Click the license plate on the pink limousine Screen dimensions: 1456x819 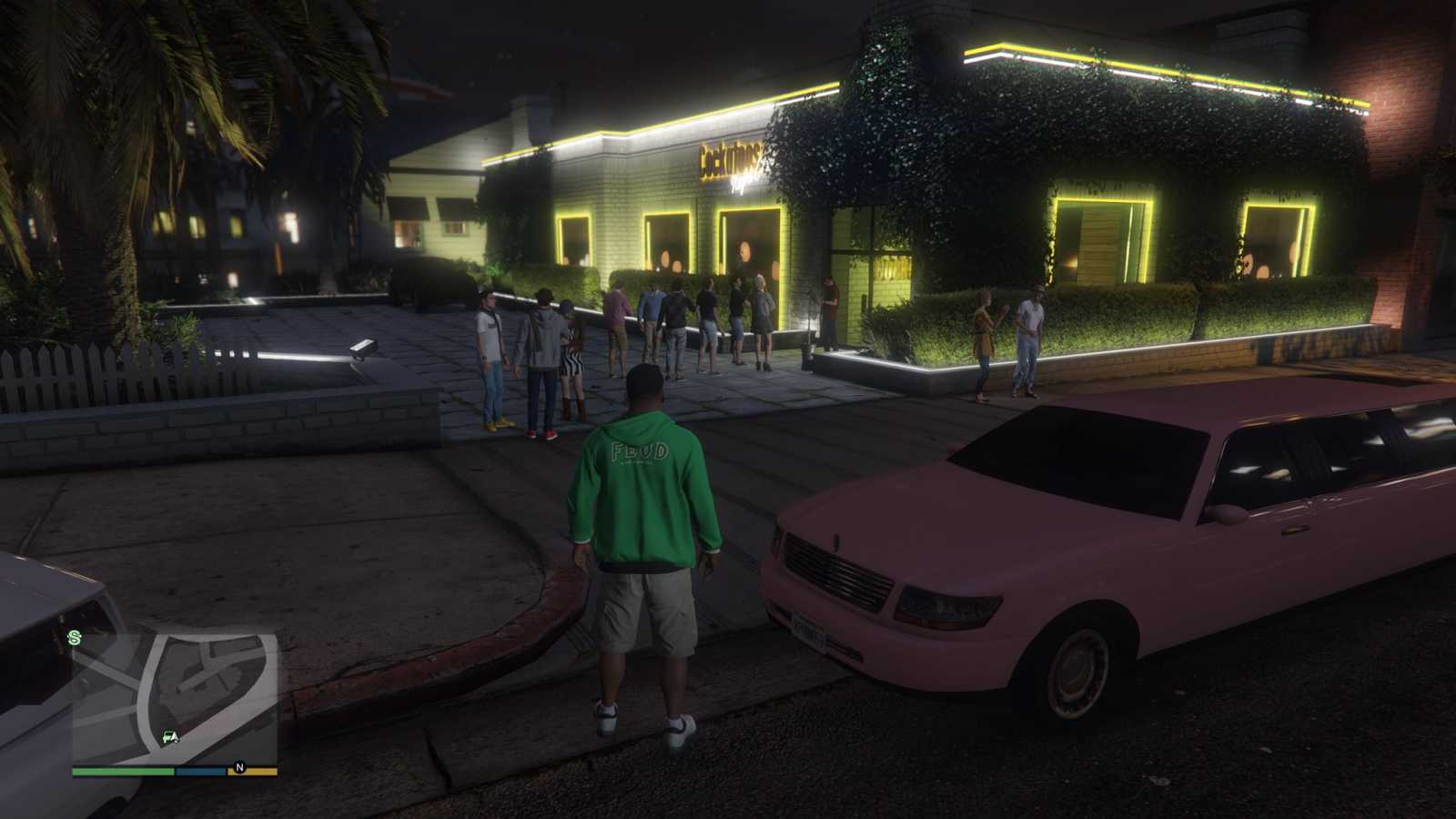point(810,634)
